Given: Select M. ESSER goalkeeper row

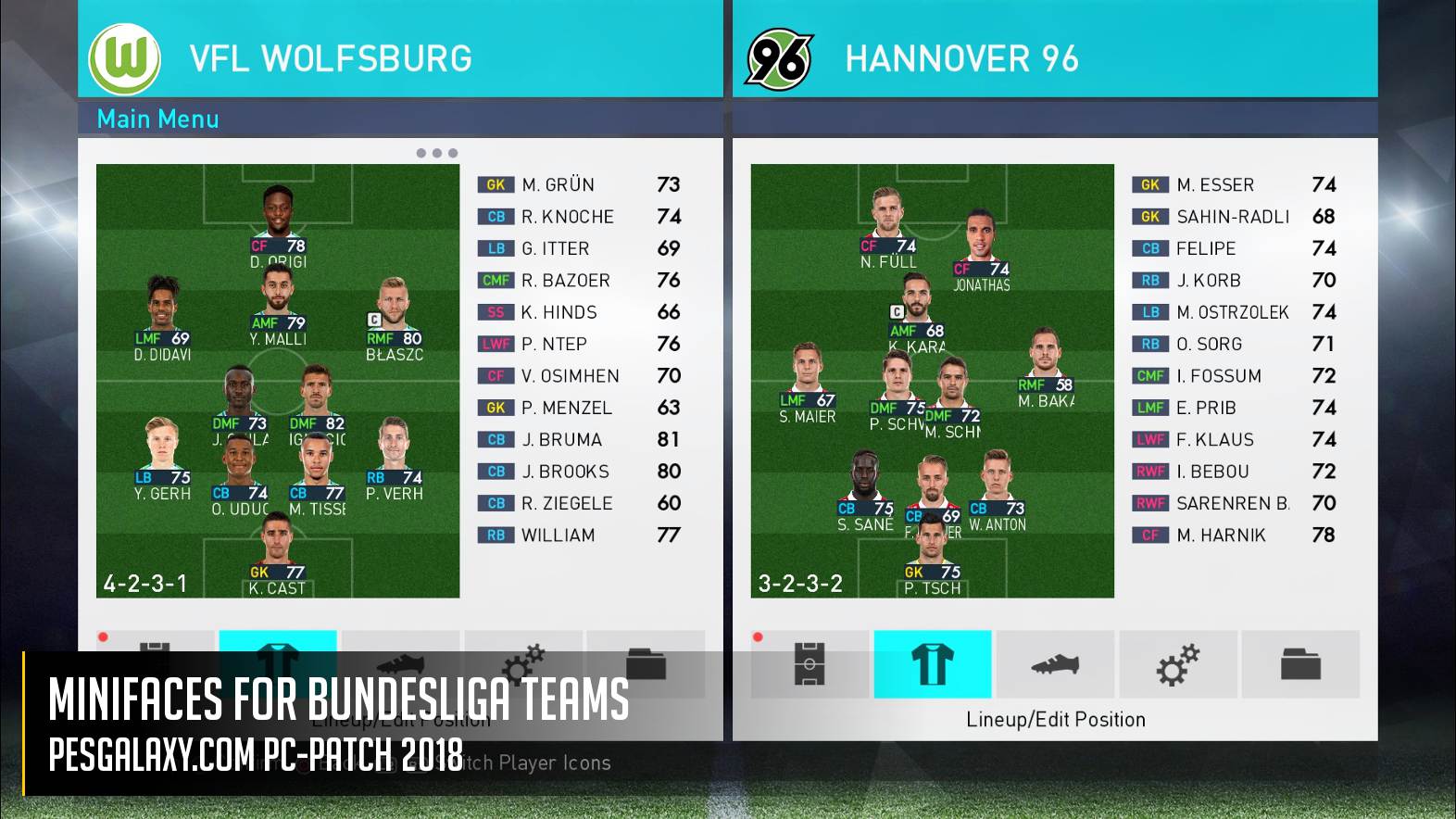Looking at the screenshot, I should click(x=1232, y=184).
